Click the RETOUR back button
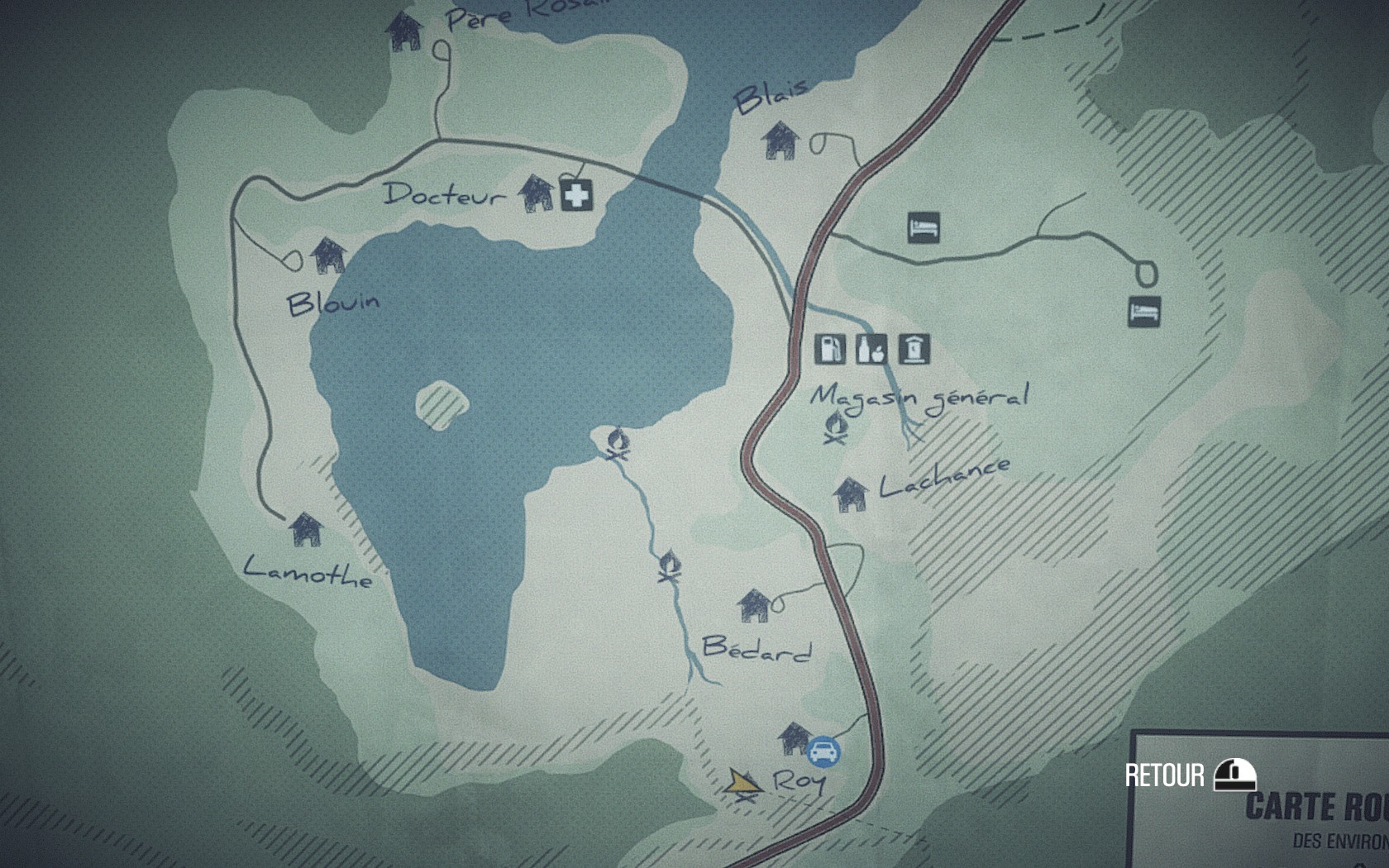 (1191, 775)
